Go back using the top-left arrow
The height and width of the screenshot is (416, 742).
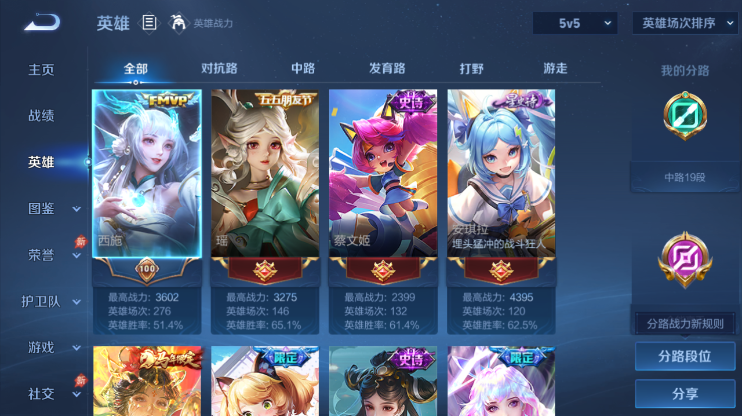pos(43,22)
